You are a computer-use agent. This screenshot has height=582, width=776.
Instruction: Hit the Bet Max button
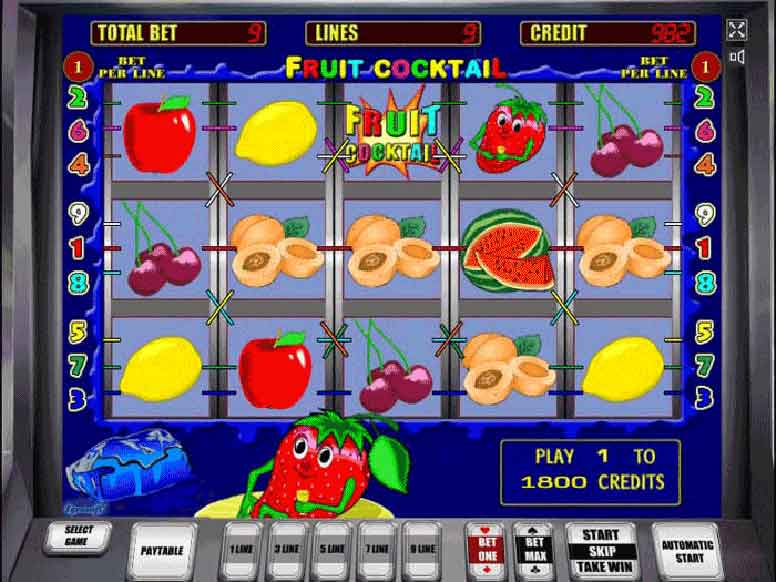533,549
